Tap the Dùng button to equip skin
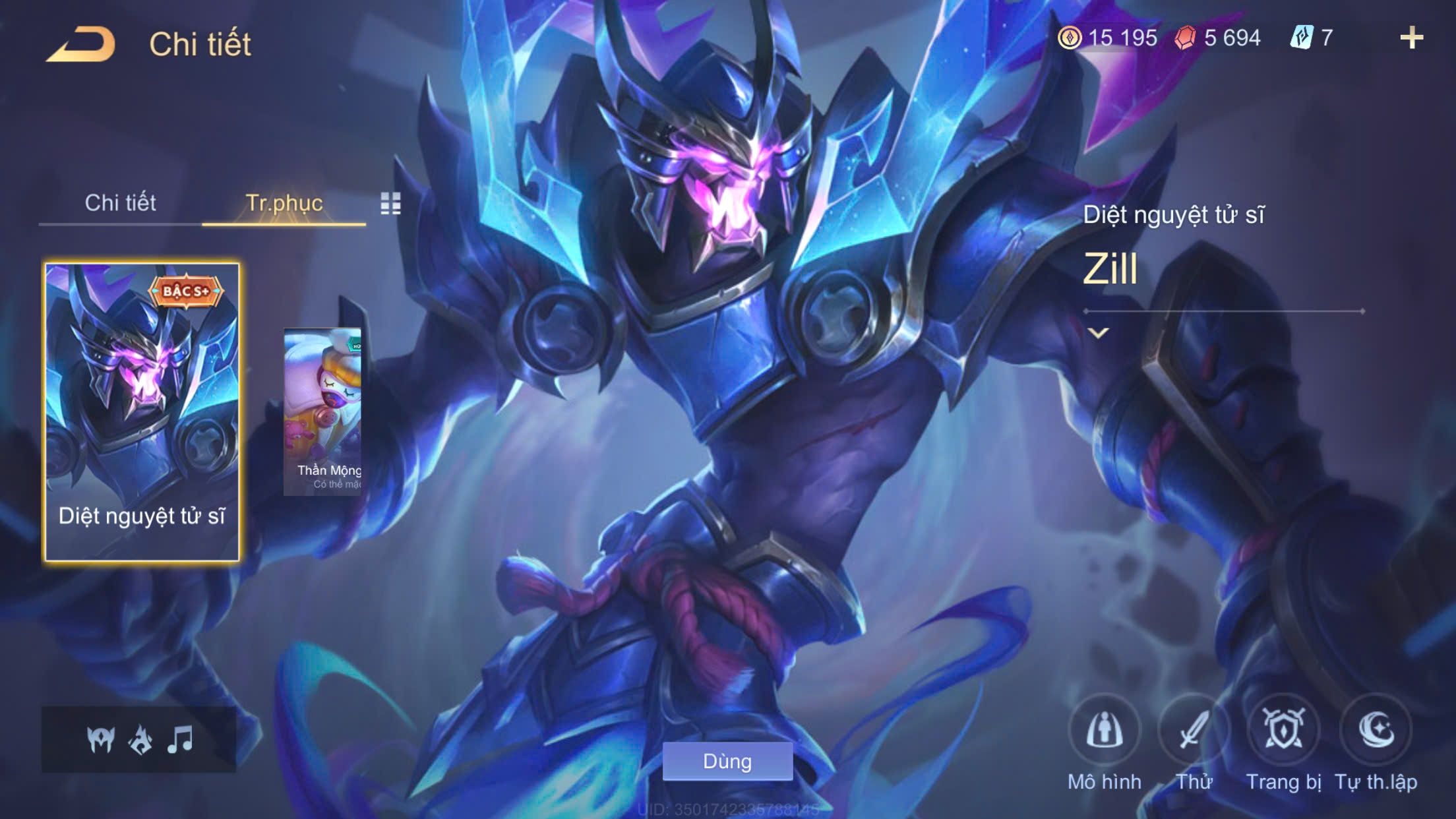This screenshot has width=1456, height=819. pyautogui.click(x=727, y=761)
